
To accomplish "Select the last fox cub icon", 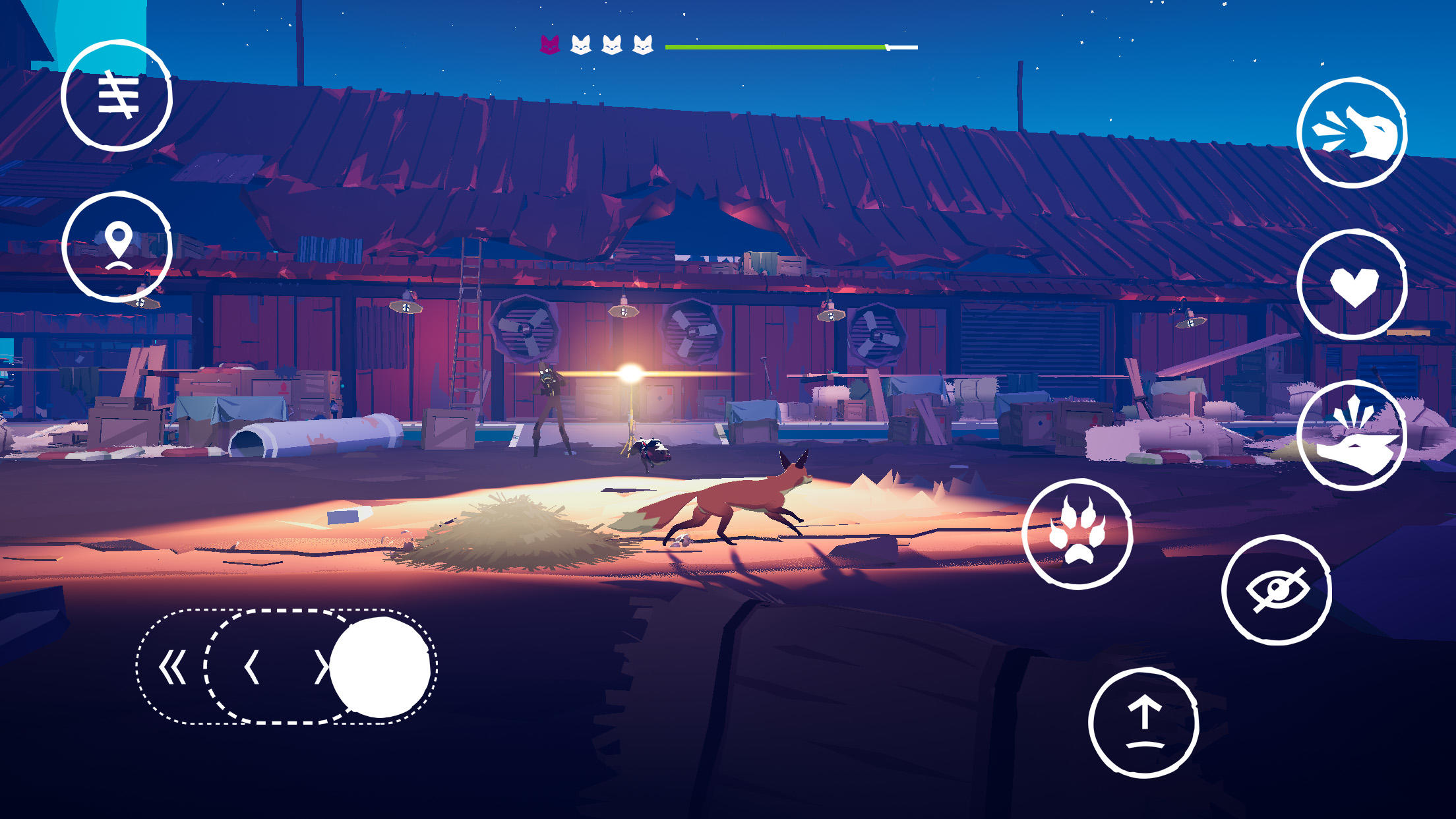I will pos(643,45).
